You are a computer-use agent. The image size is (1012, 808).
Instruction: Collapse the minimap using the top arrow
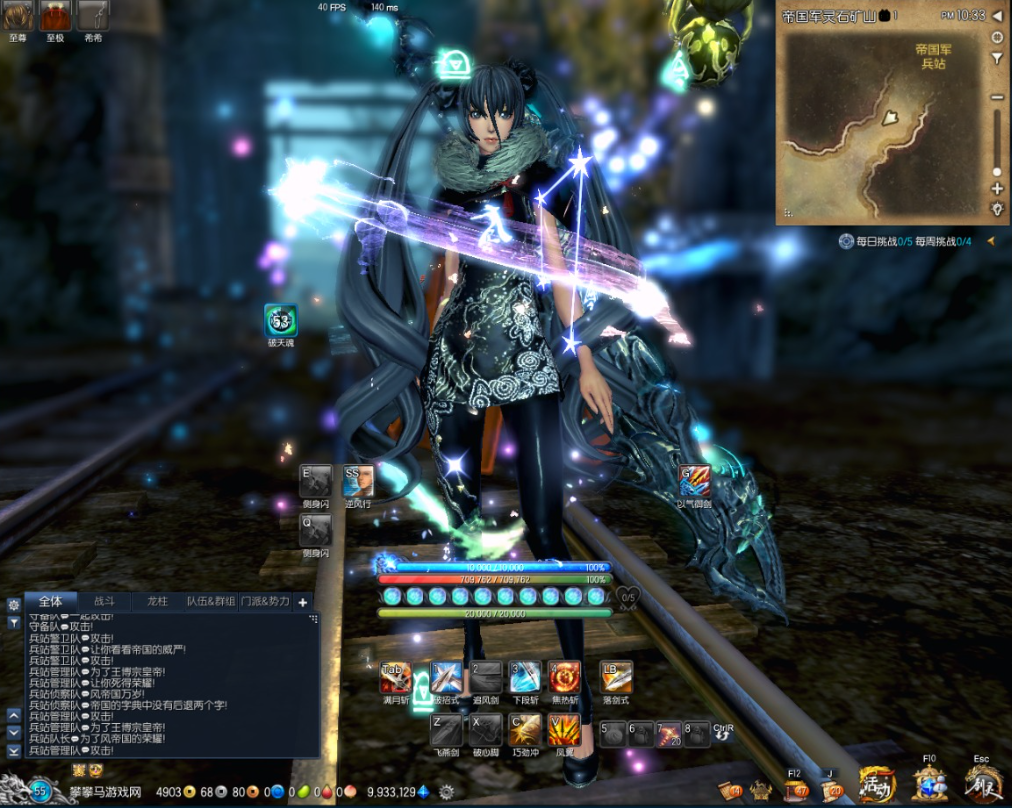click(997, 16)
